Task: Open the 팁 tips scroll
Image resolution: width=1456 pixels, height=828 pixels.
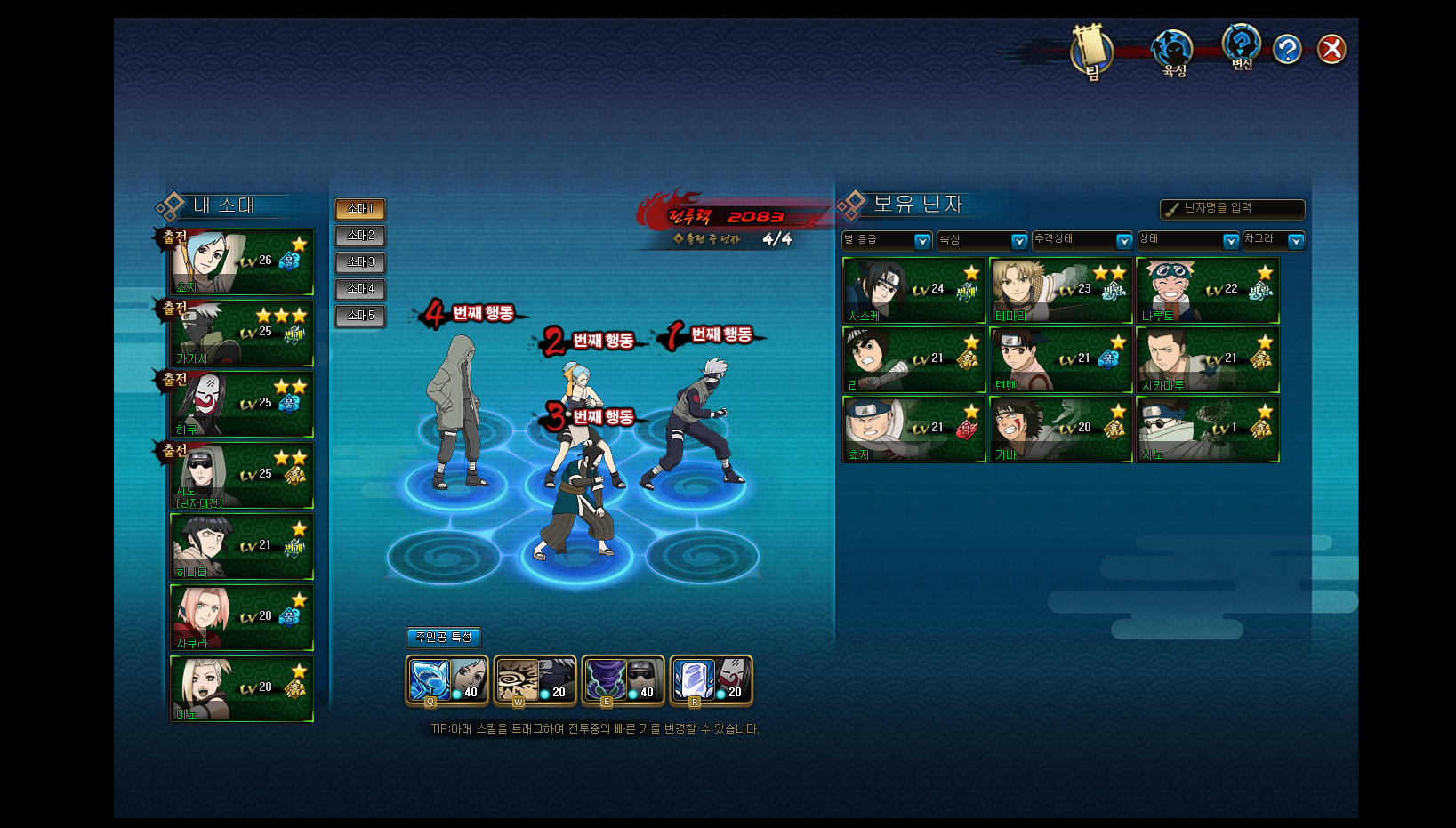Action: [1091, 52]
